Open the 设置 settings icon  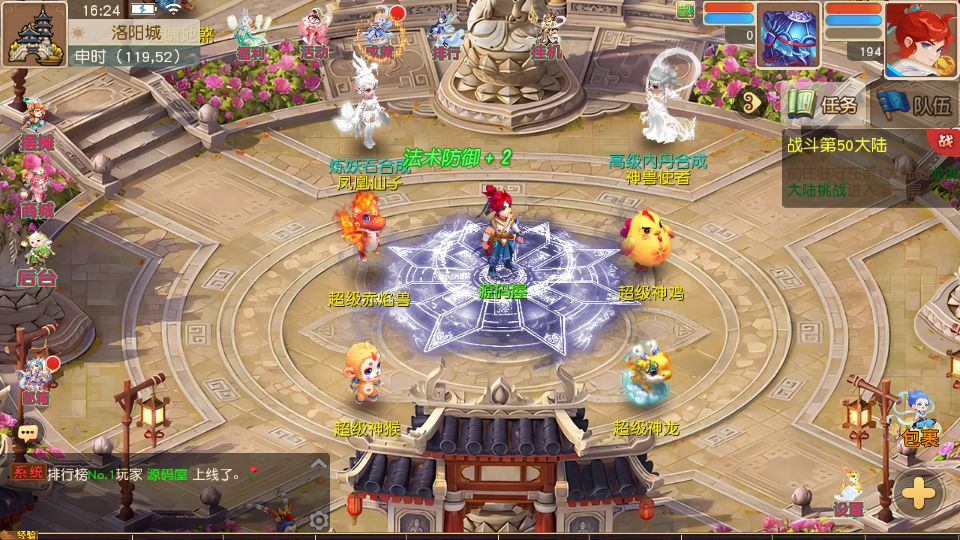pyautogui.click(x=848, y=493)
